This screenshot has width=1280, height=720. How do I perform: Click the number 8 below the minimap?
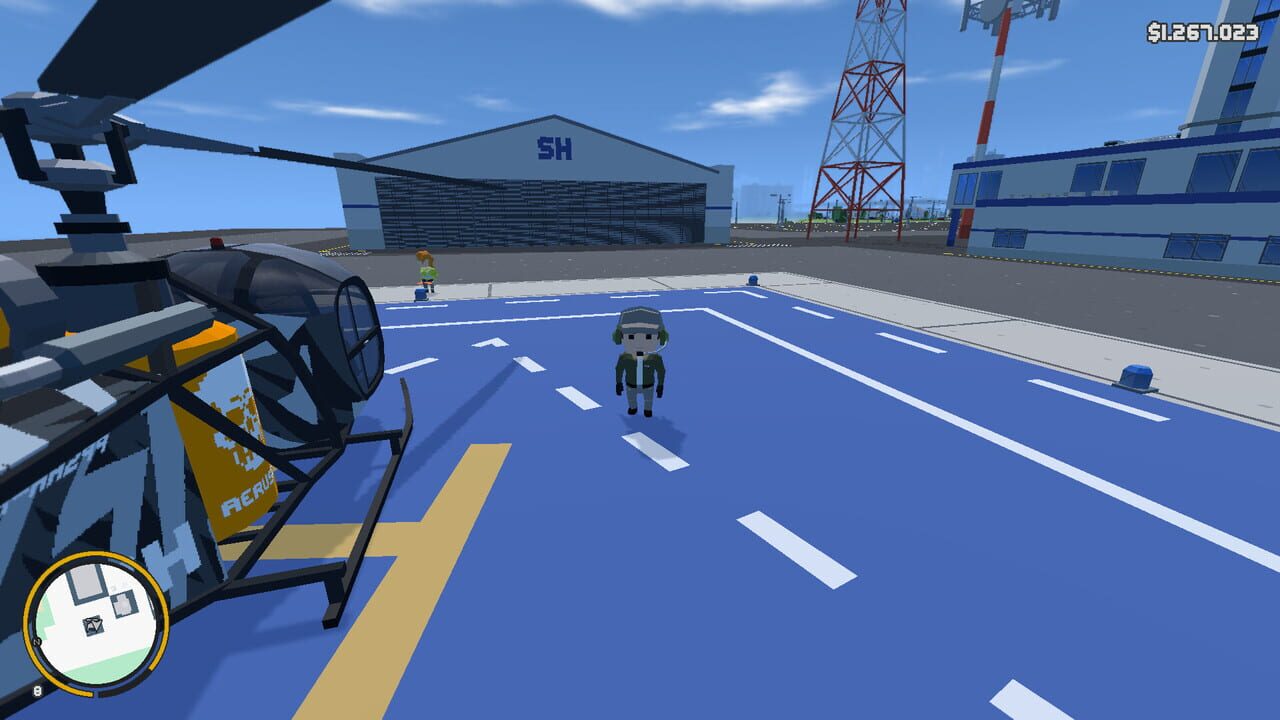(39, 689)
